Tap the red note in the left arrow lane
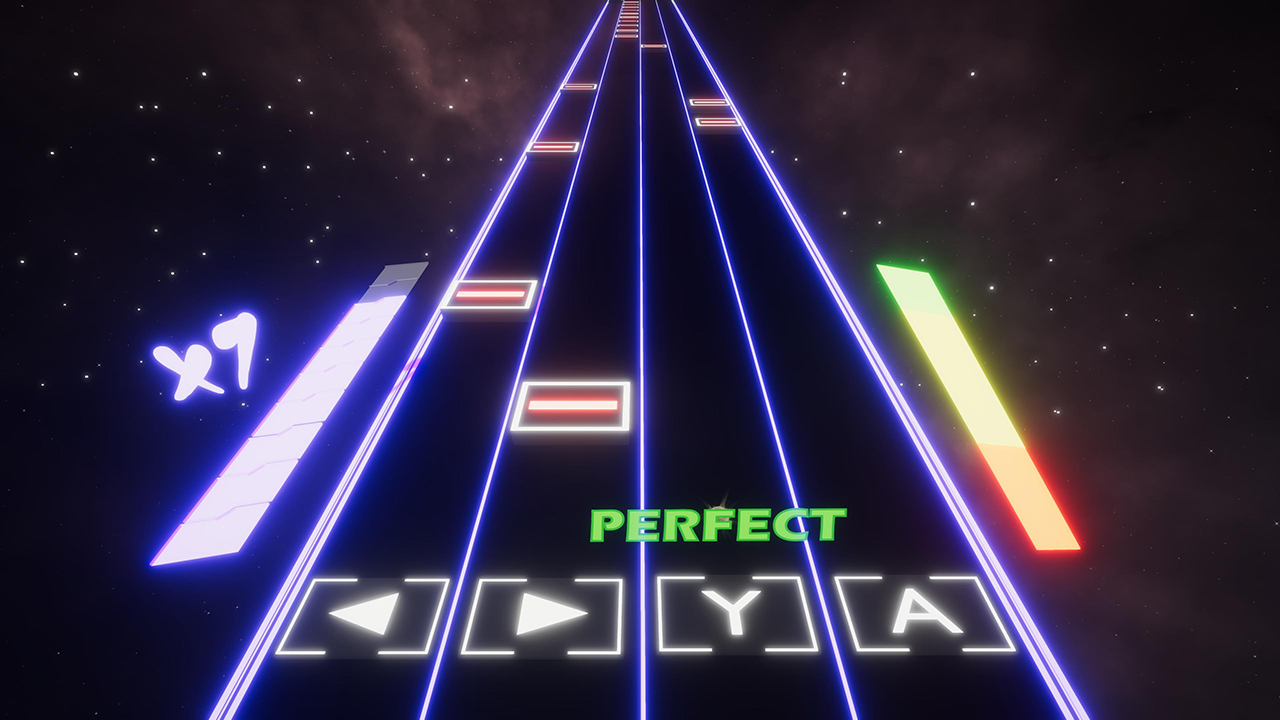 (491, 295)
